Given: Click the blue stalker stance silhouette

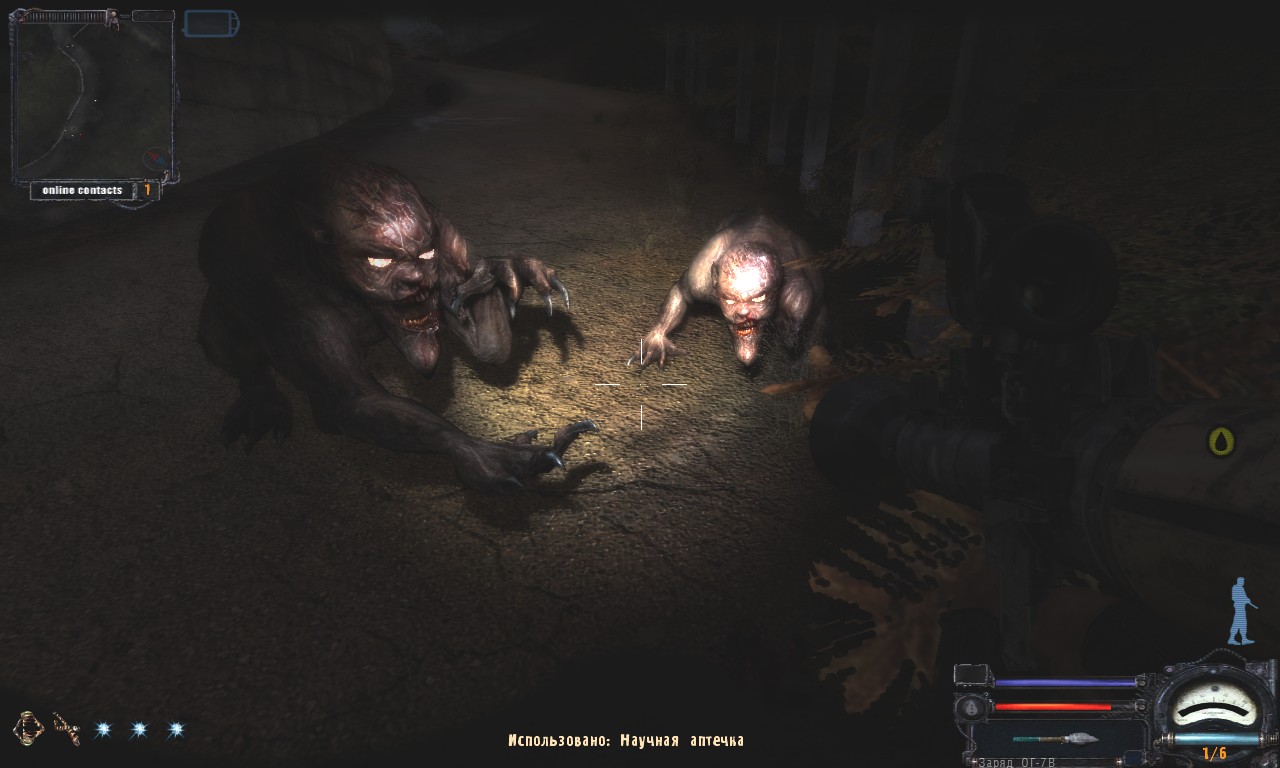Looking at the screenshot, I should click(x=1240, y=610).
